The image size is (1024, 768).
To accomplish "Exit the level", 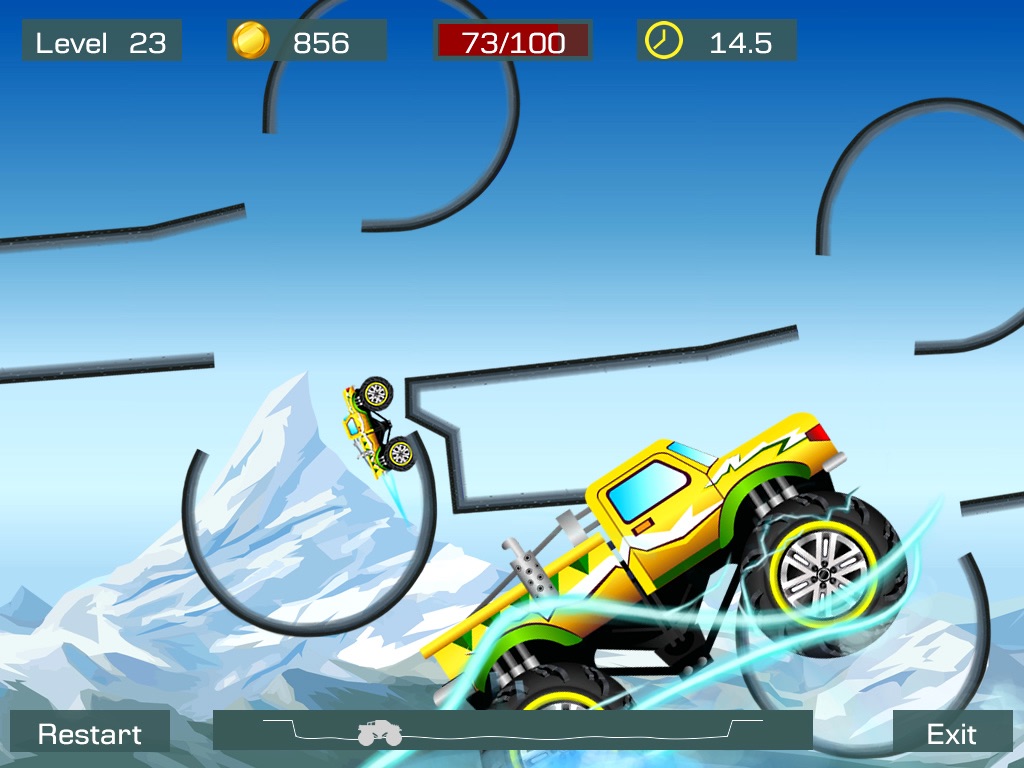I will (951, 733).
